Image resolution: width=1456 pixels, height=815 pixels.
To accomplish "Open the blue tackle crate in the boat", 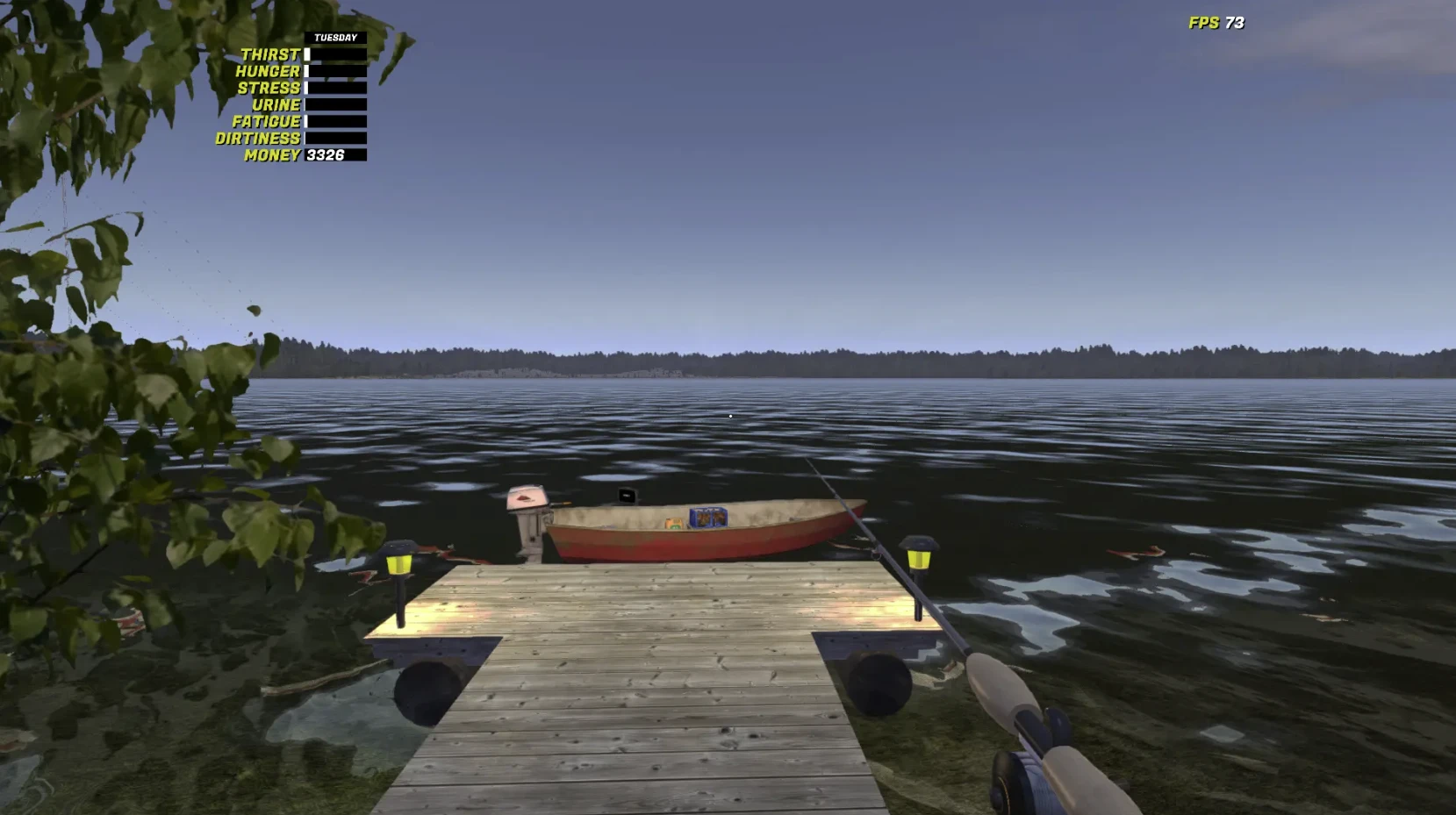I will point(709,518).
